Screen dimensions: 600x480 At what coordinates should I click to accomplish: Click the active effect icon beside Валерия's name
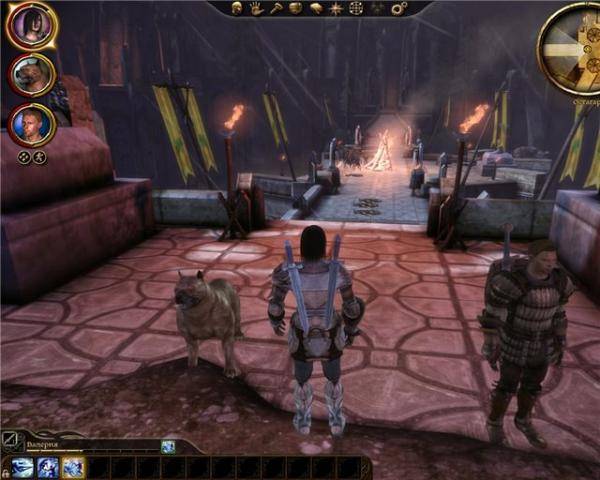click(168, 446)
